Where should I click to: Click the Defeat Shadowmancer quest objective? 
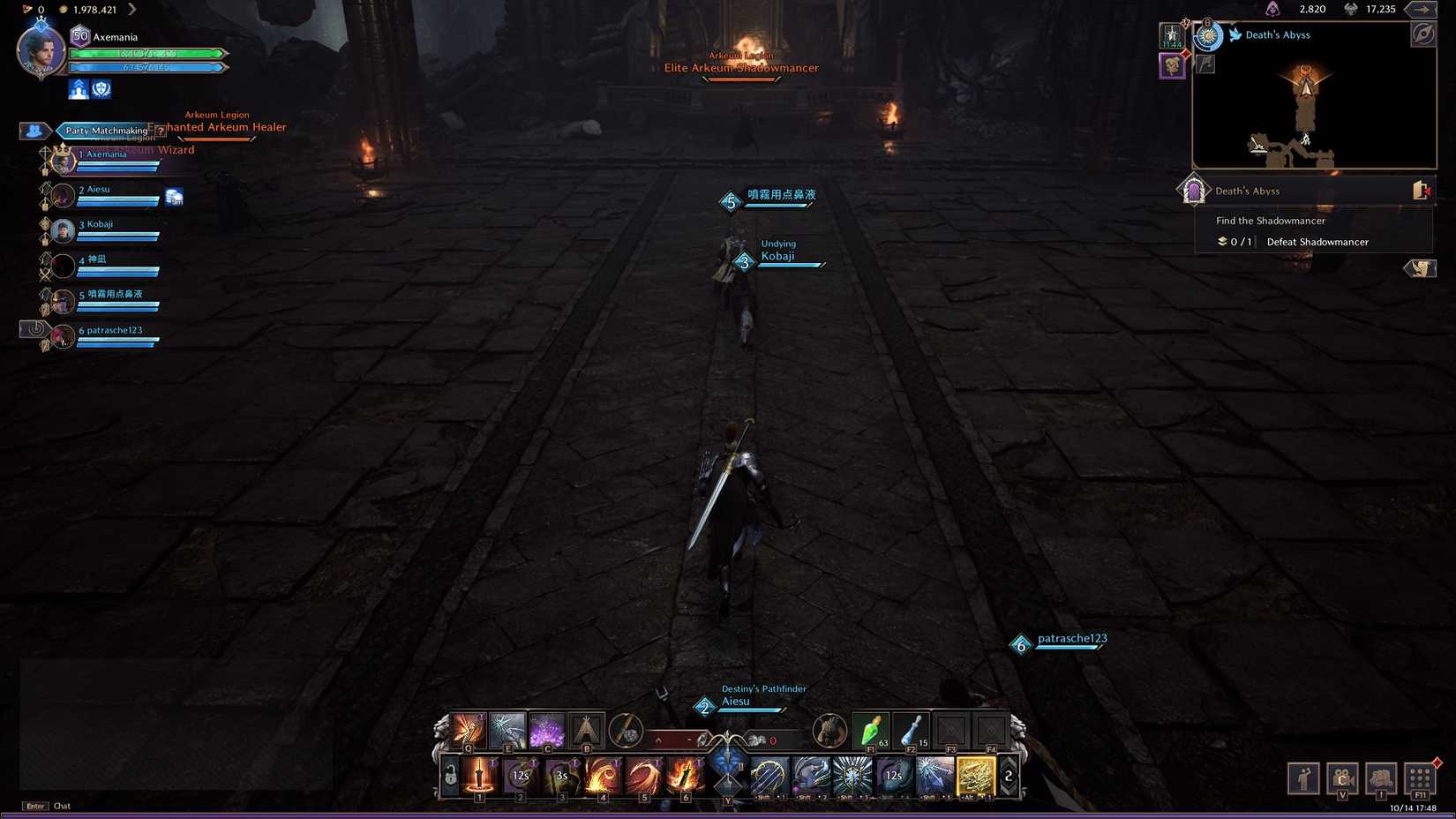coord(1317,242)
